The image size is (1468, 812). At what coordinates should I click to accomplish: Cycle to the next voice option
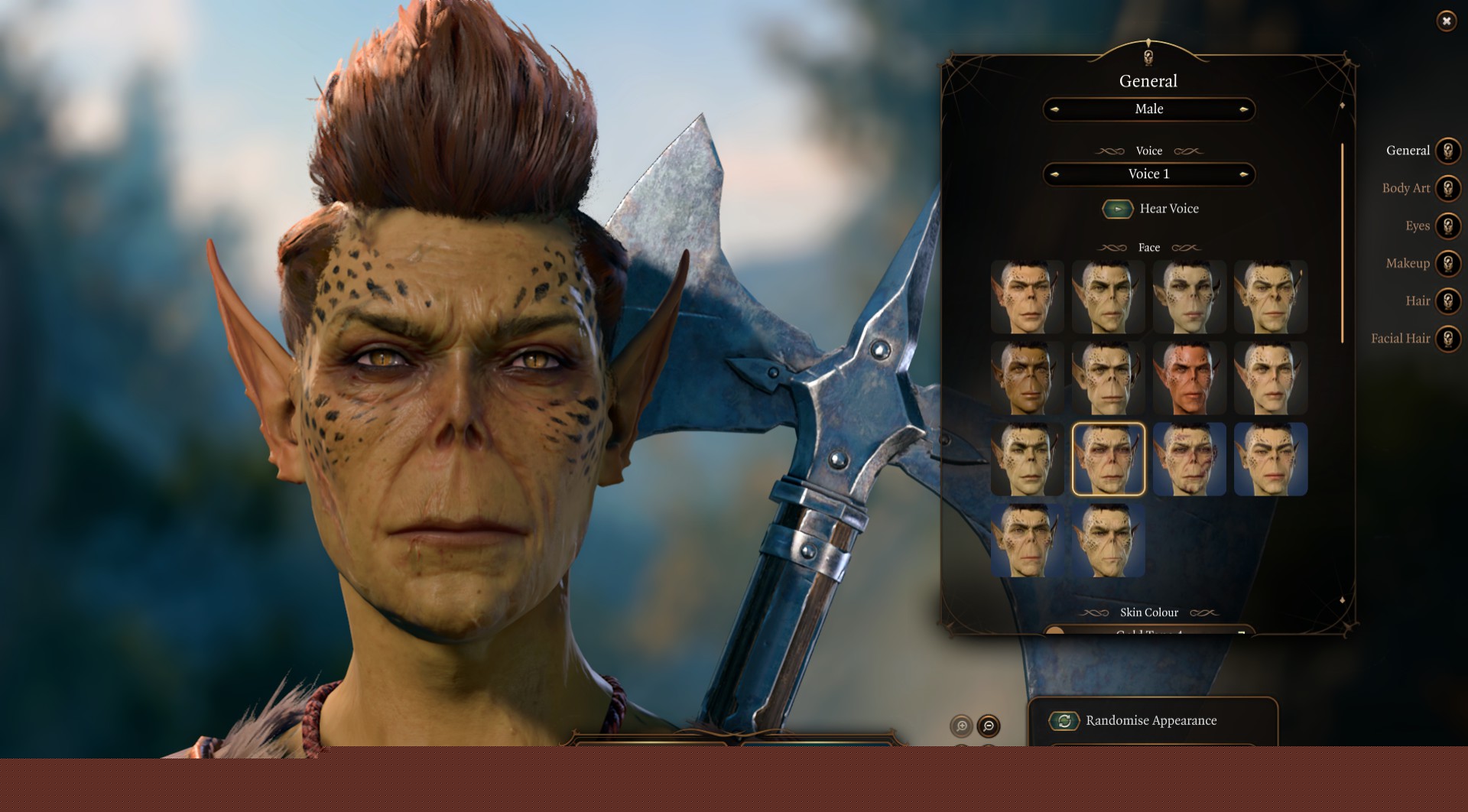[1243, 174]
